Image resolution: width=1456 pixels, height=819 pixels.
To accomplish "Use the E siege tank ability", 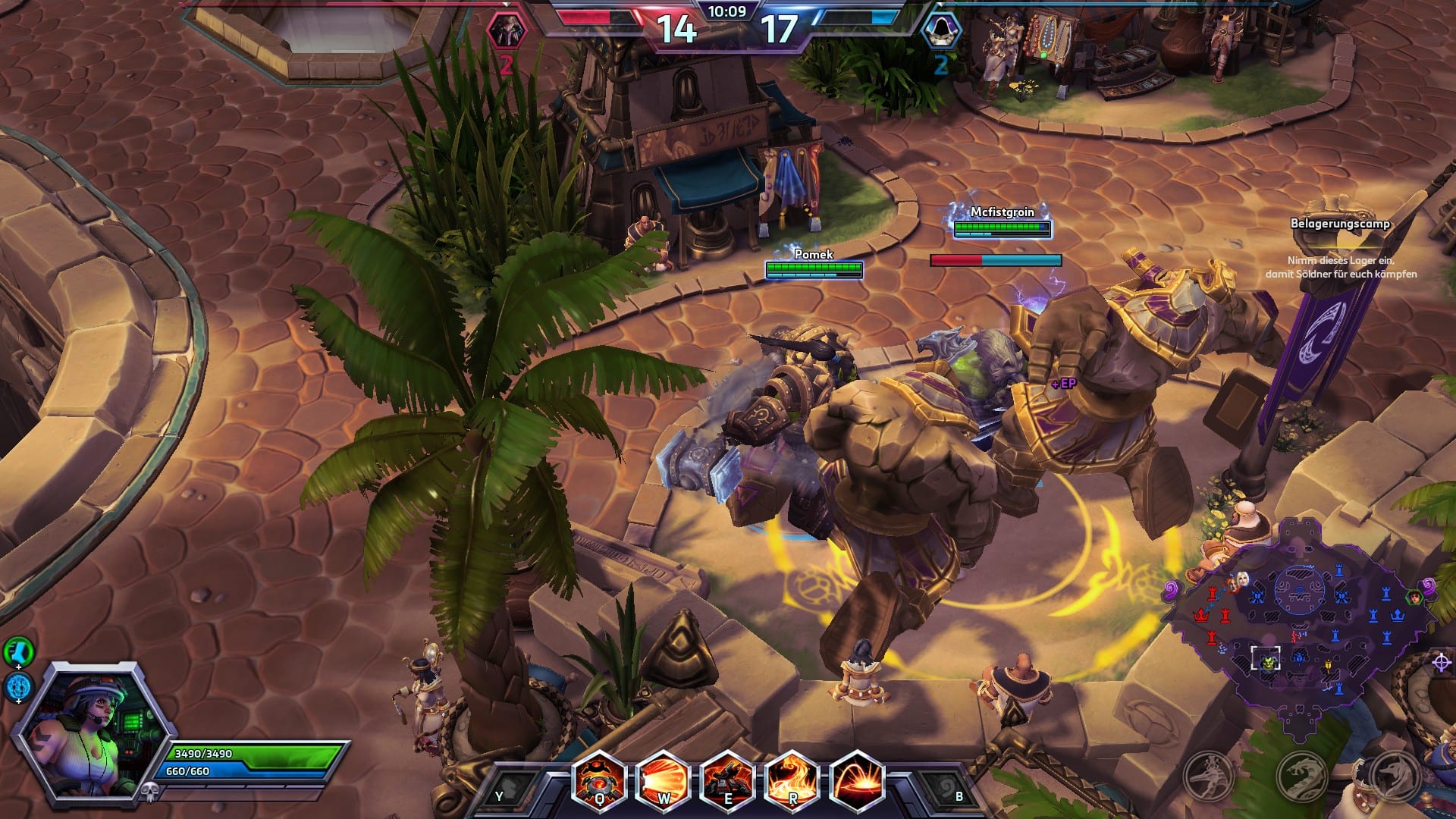I will pyautogui.click(x=728, y=781).
